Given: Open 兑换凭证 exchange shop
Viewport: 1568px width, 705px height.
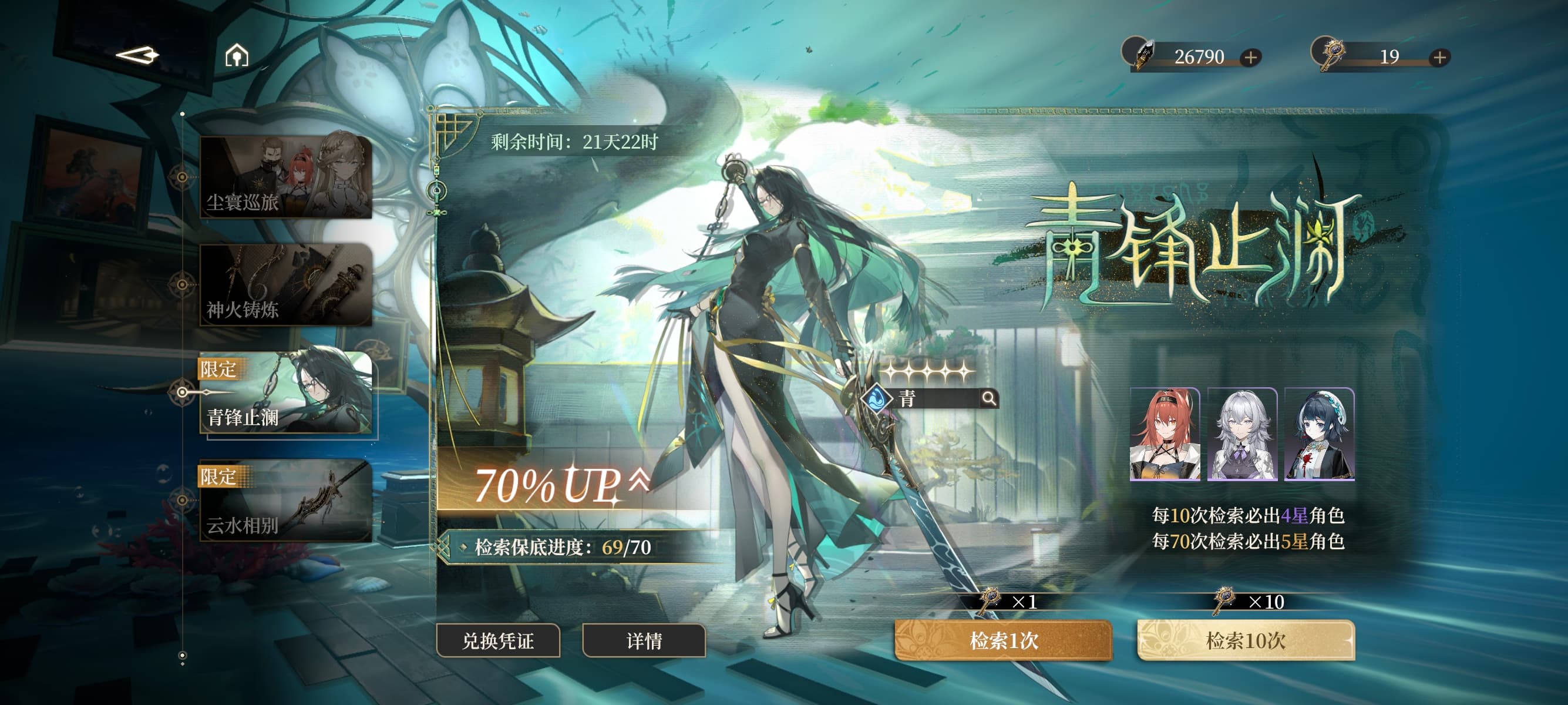Looking at the screenshot, I should (x=498, y=640).
